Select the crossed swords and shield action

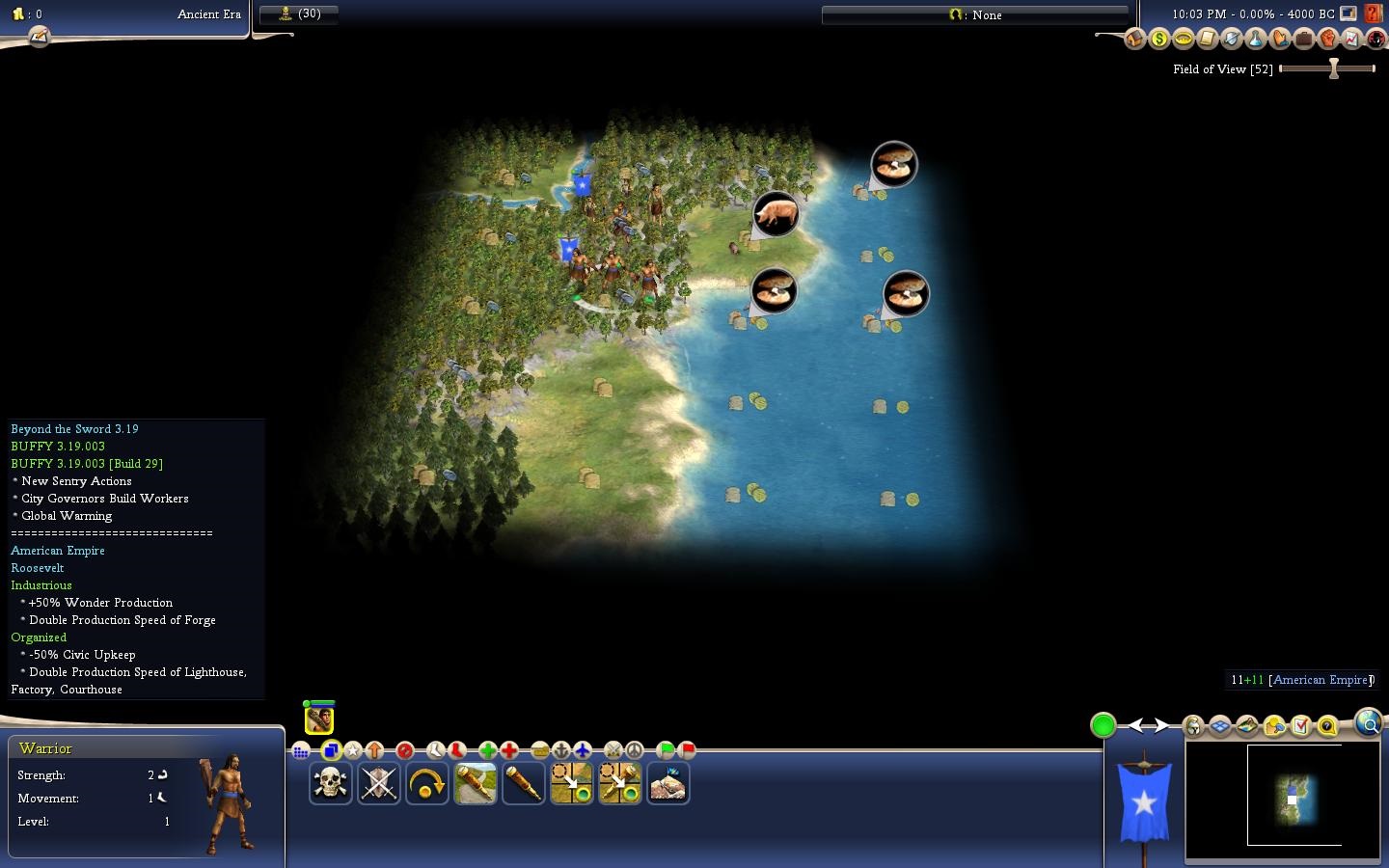(378, 783)
